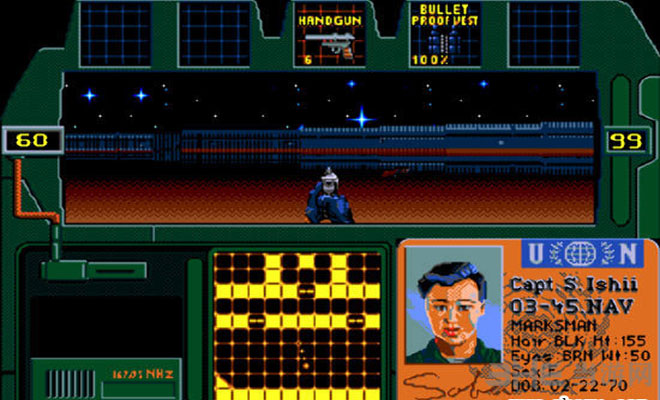This screenshot has height=400, width=660.
Task: Click the yellow grid minimap
Action: (300, 323)
